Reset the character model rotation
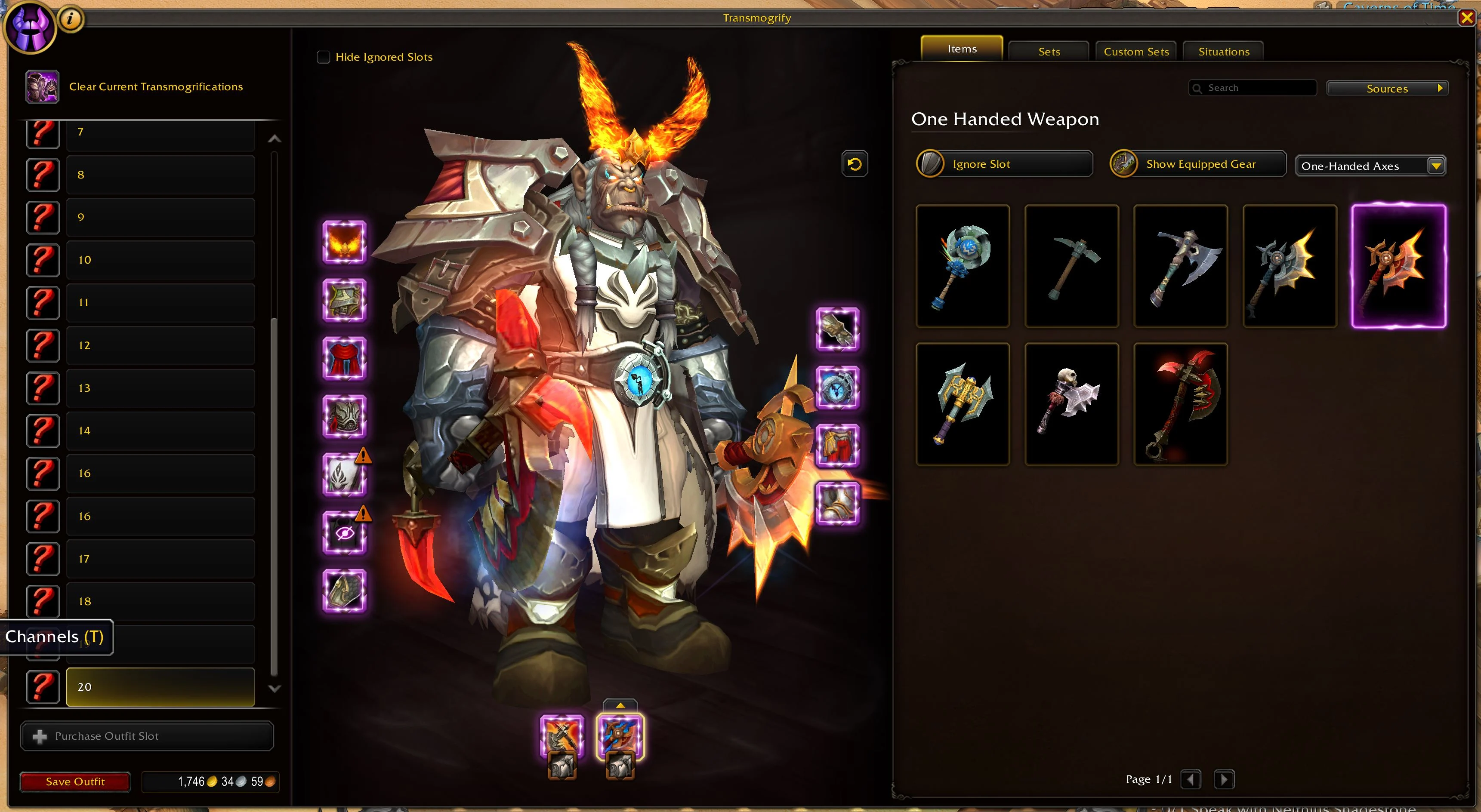Image resolution: width=1481 pixels, height=812 pixels. (x=855, y=164)
